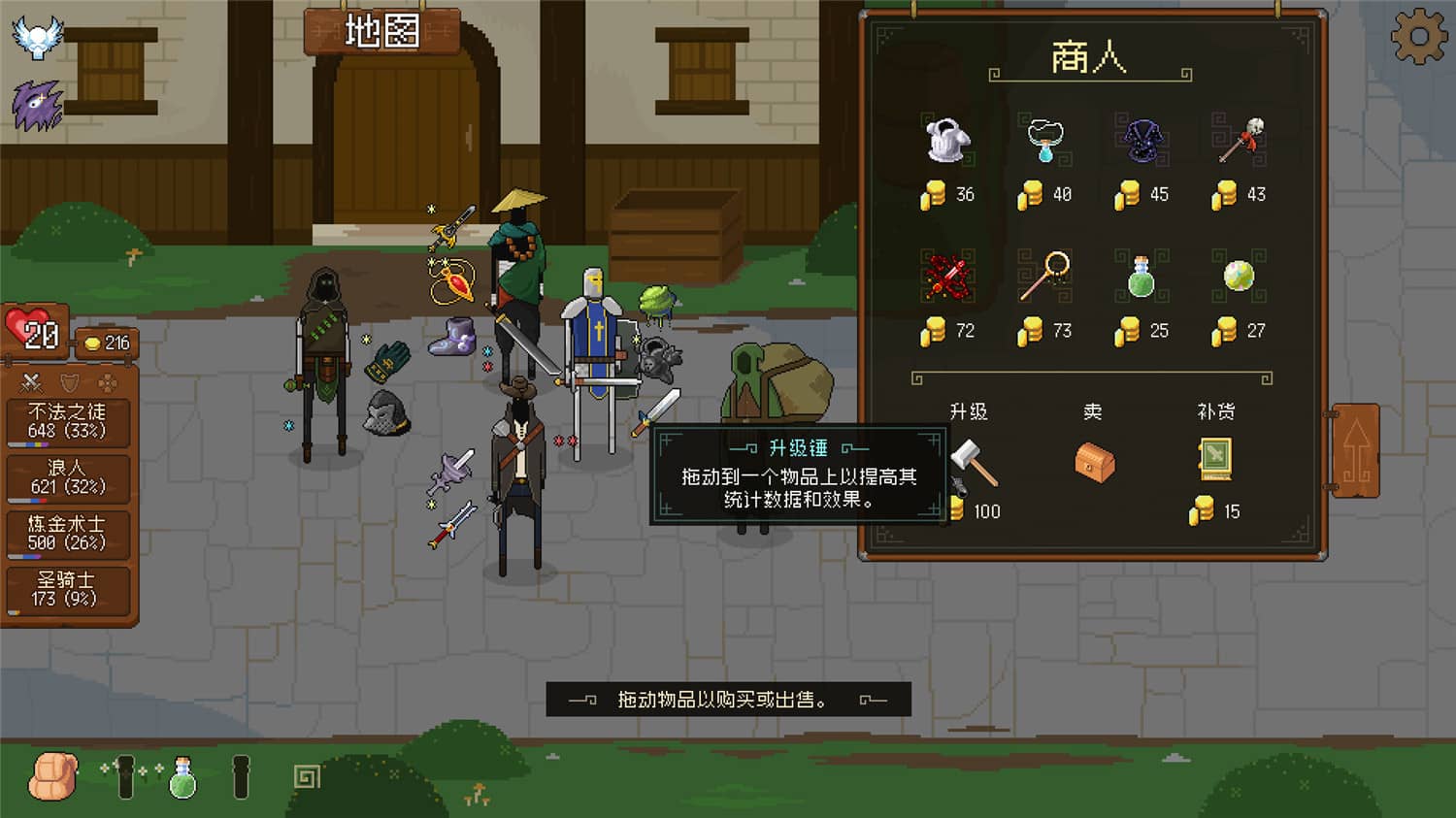Open the bag in the bottom inventory bar
The image size is (1456, 818).
pos(53,775)
